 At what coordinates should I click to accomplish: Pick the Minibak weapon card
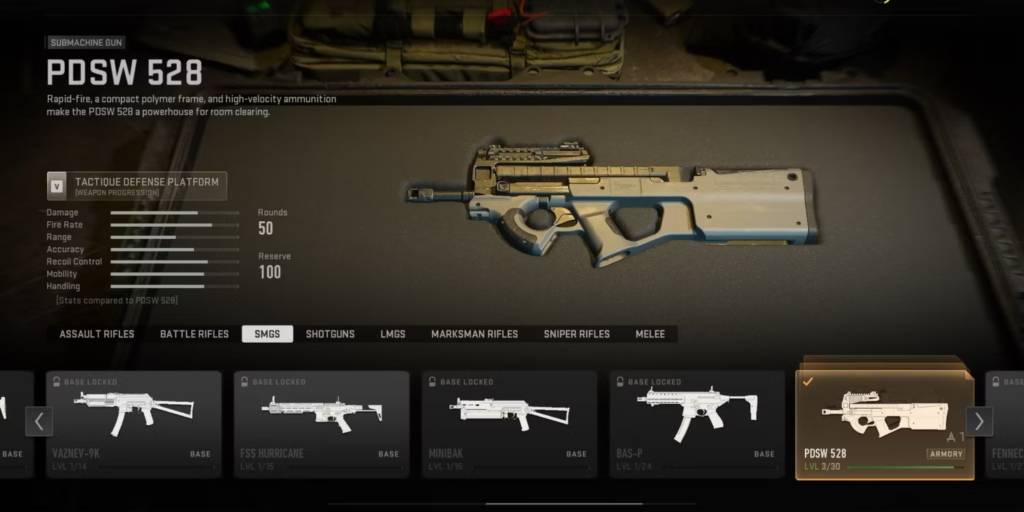(x=509, y=424)
